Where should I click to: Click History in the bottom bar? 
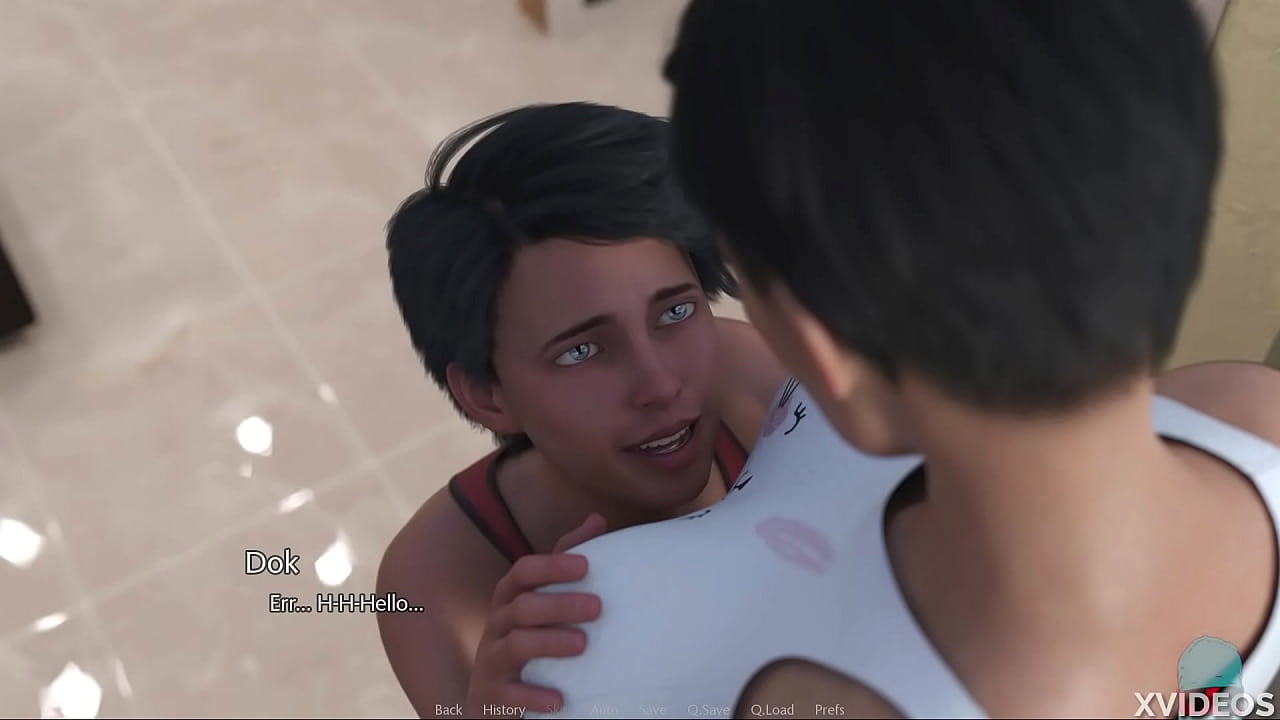[x=504, y=709]
